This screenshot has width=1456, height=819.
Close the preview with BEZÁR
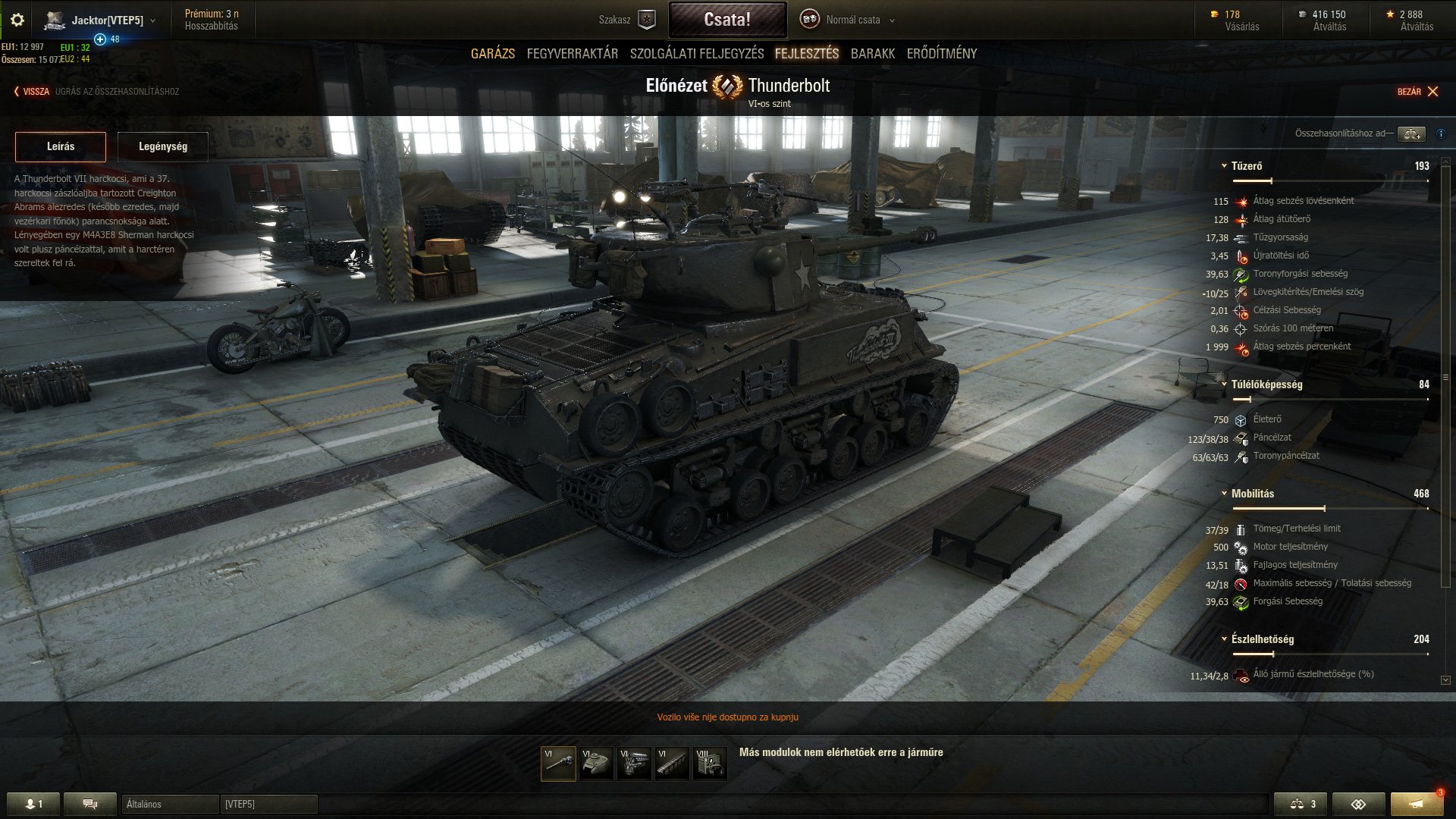1417,92
